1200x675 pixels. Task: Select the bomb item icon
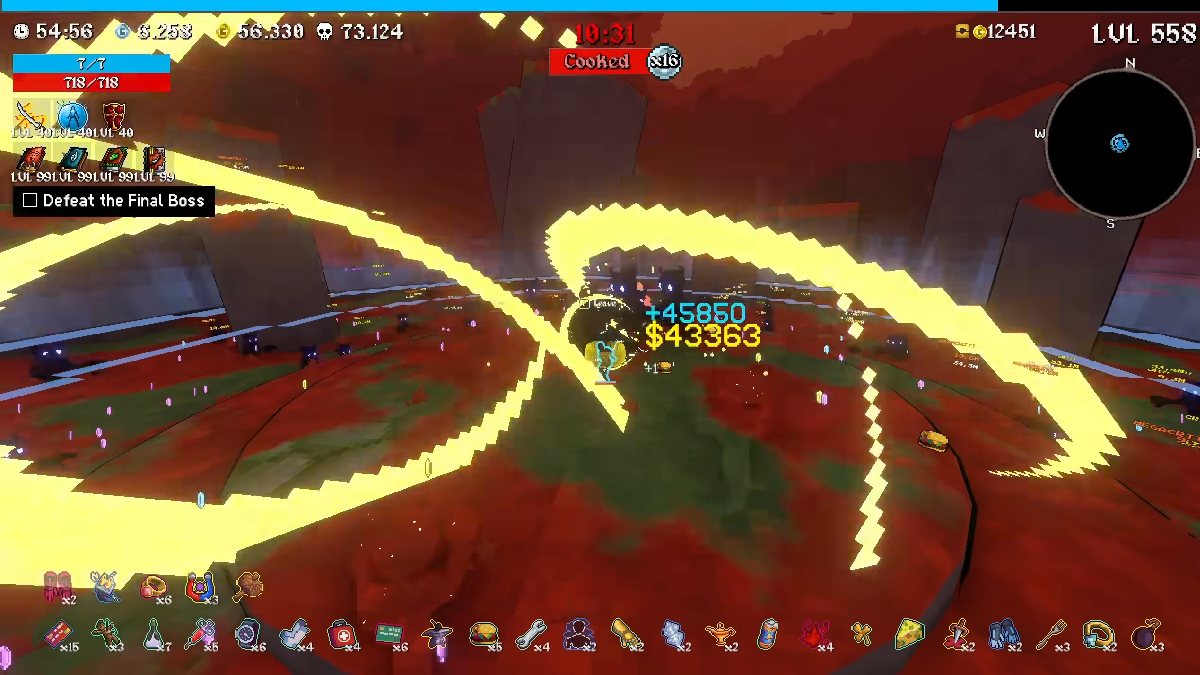click(1146, 632)
